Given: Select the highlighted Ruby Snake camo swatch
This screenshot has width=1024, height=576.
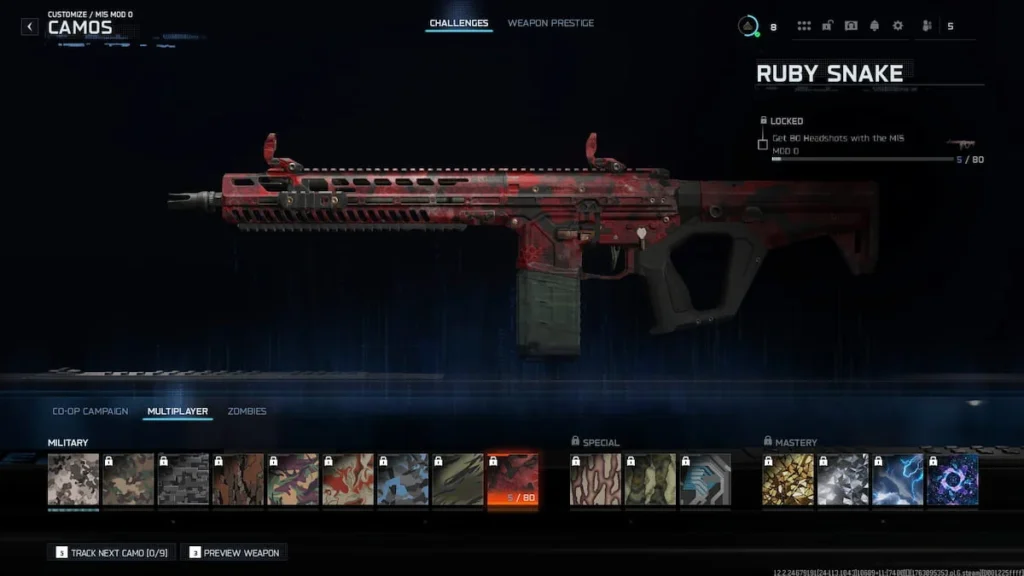Looking at the screenshot, I should click(x=512, y=479).
